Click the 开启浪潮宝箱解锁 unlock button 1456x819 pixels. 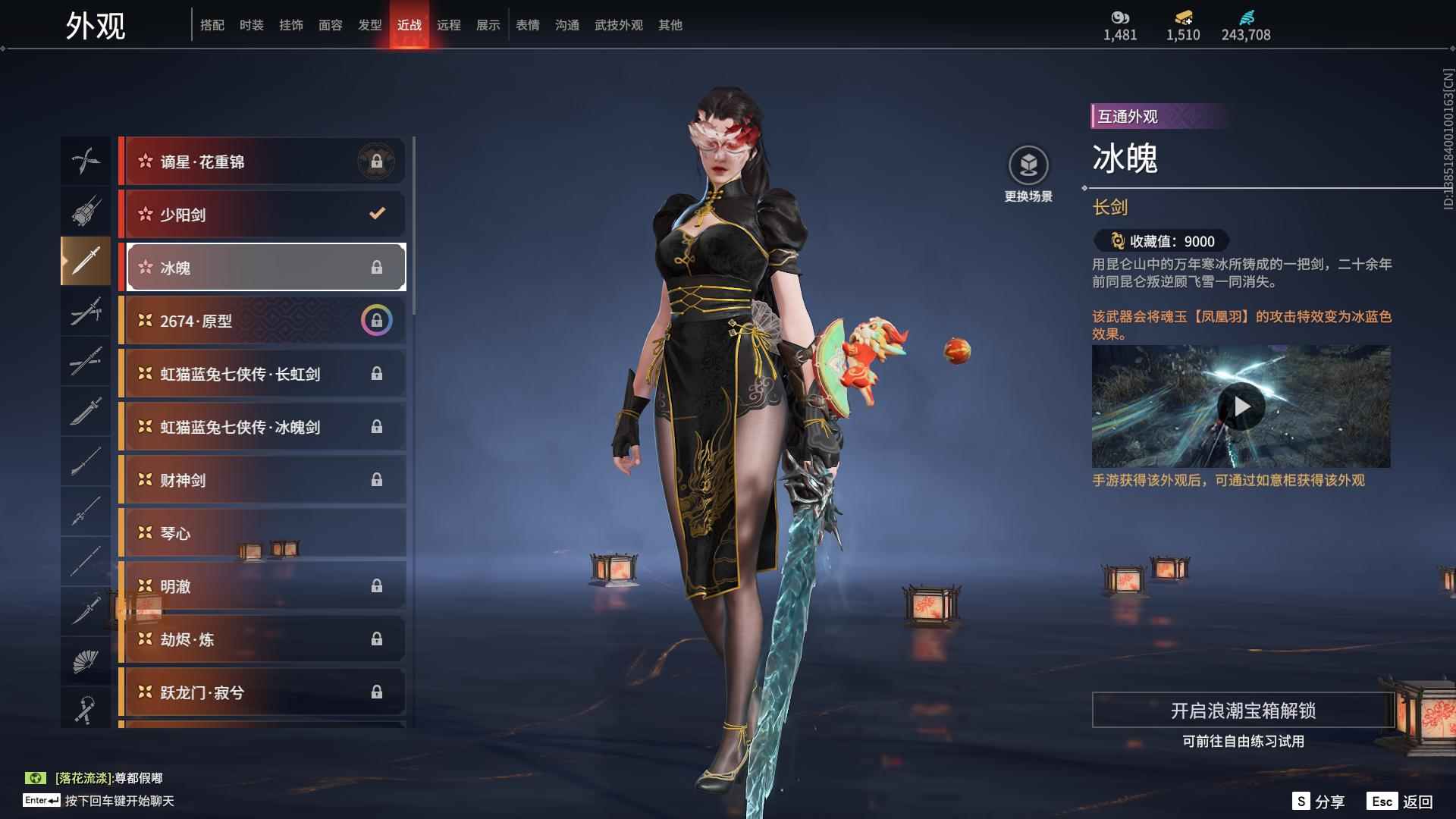1242,711
